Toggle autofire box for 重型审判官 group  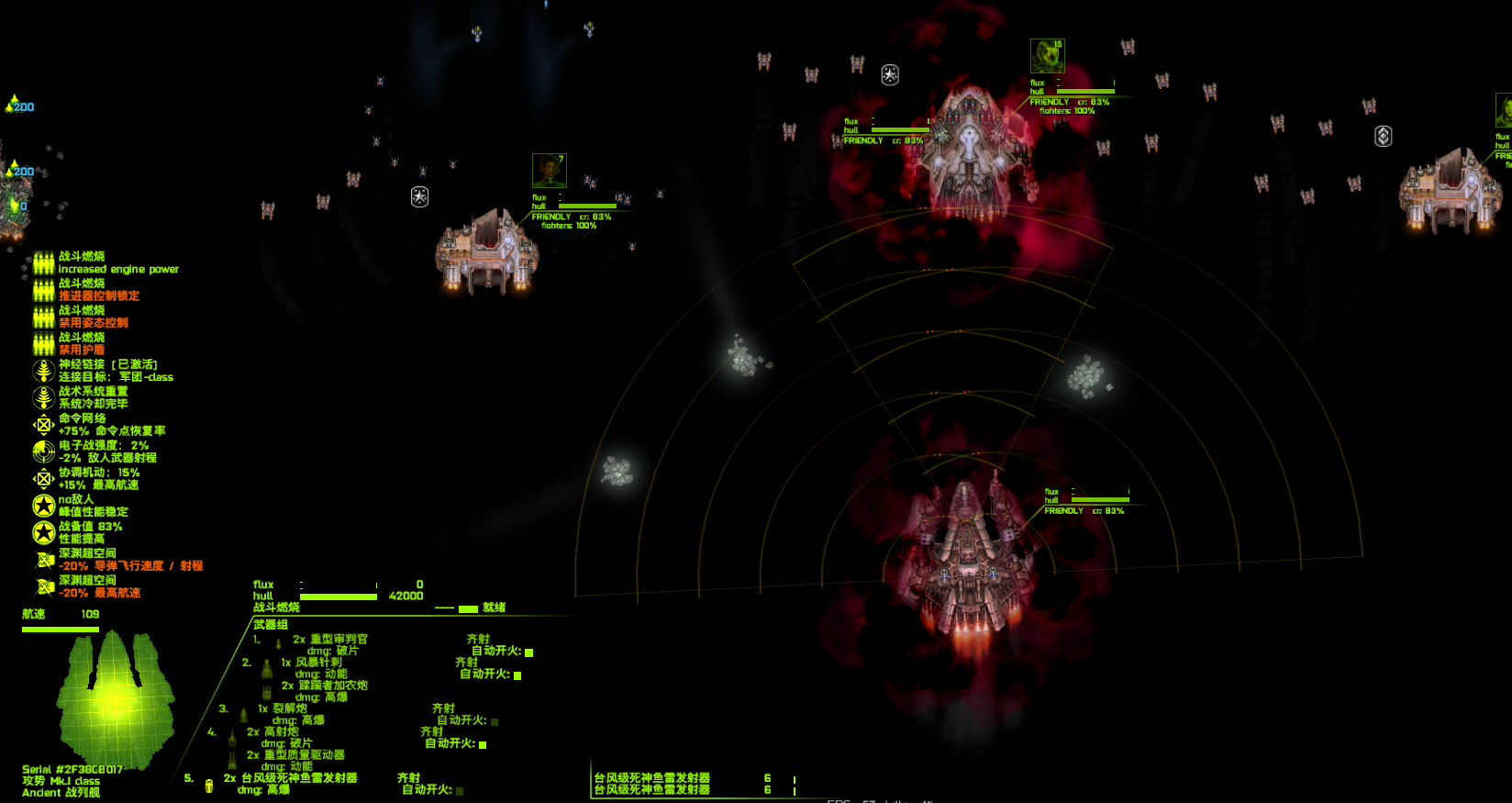[x=528, y=652]
